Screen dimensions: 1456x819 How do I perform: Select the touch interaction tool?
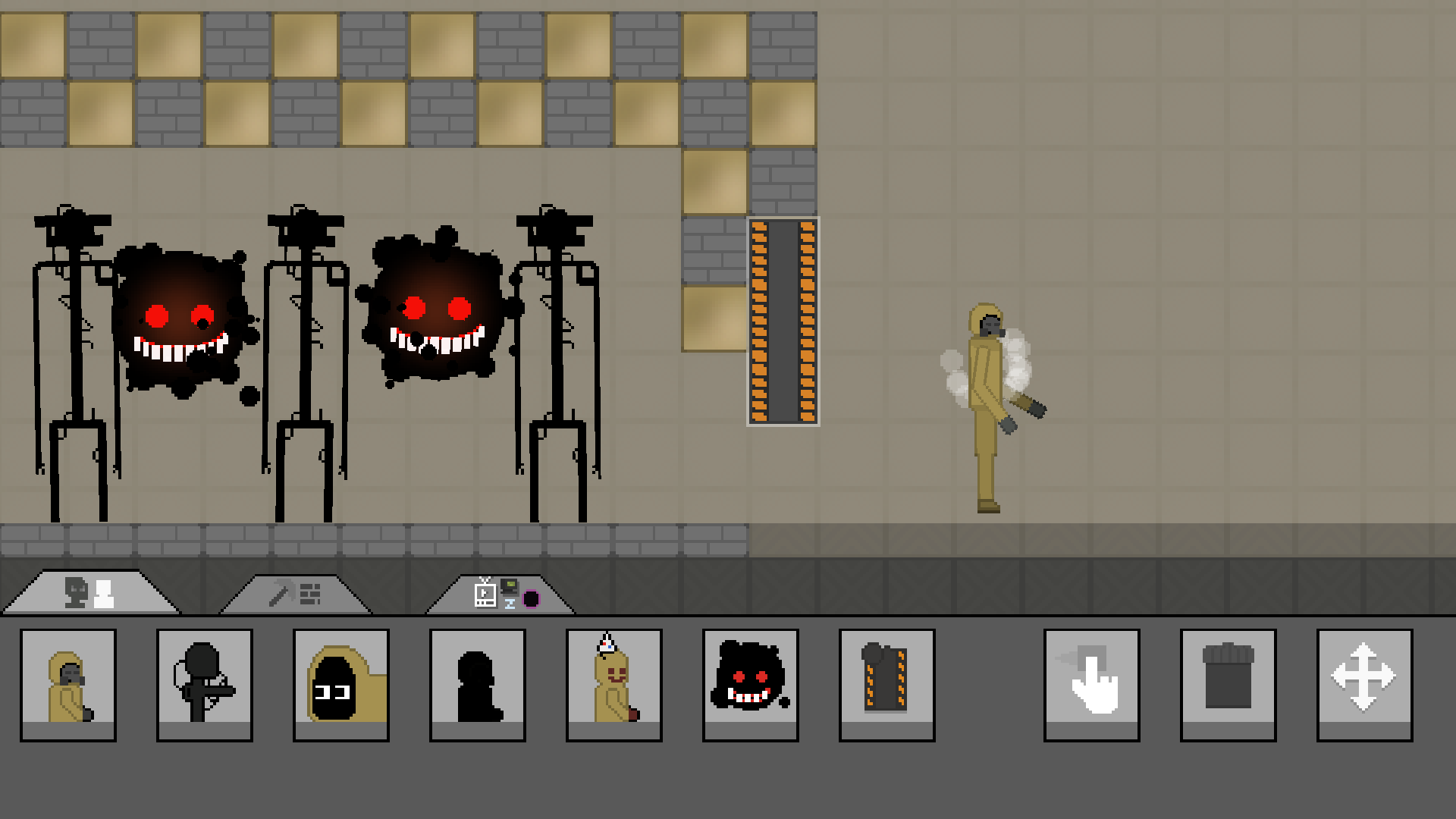(1090, 681)
